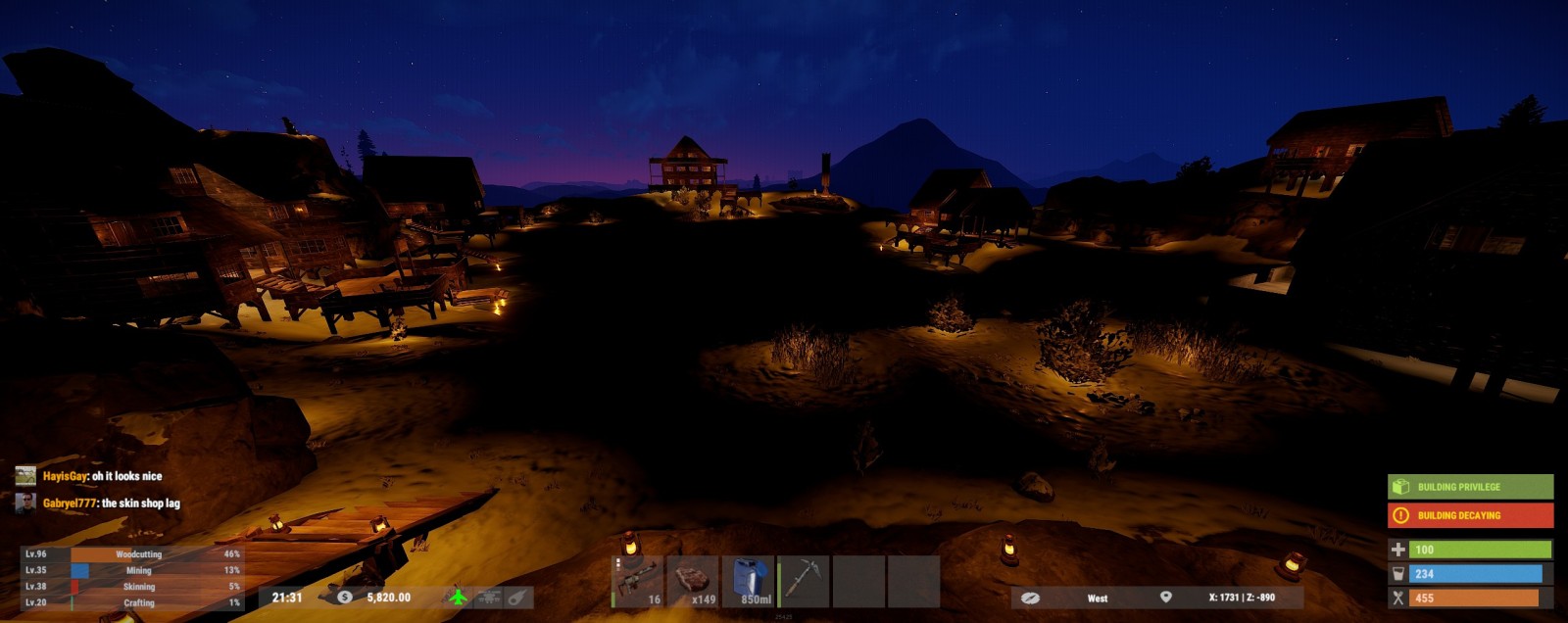Click the meteor event icon
Screen dimensions: 1568x623
point(517,597)
